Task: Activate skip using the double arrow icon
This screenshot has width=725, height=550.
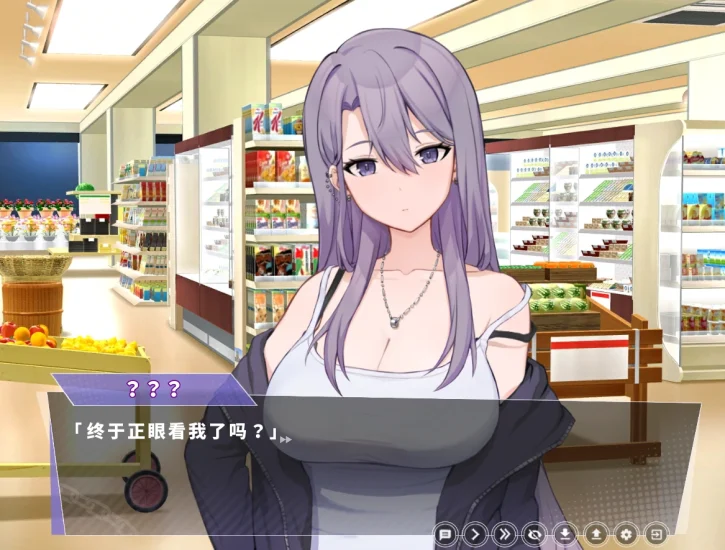Action: click(x=505, y=534)
